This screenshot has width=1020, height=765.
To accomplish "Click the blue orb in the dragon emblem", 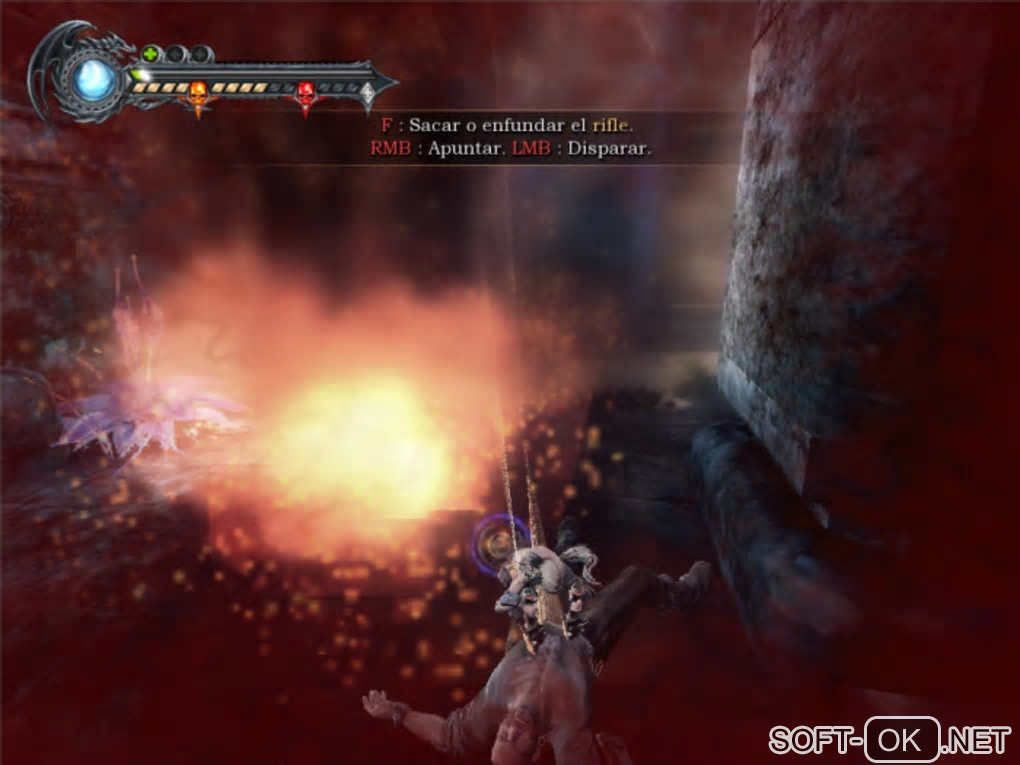I will pos(95,77).
